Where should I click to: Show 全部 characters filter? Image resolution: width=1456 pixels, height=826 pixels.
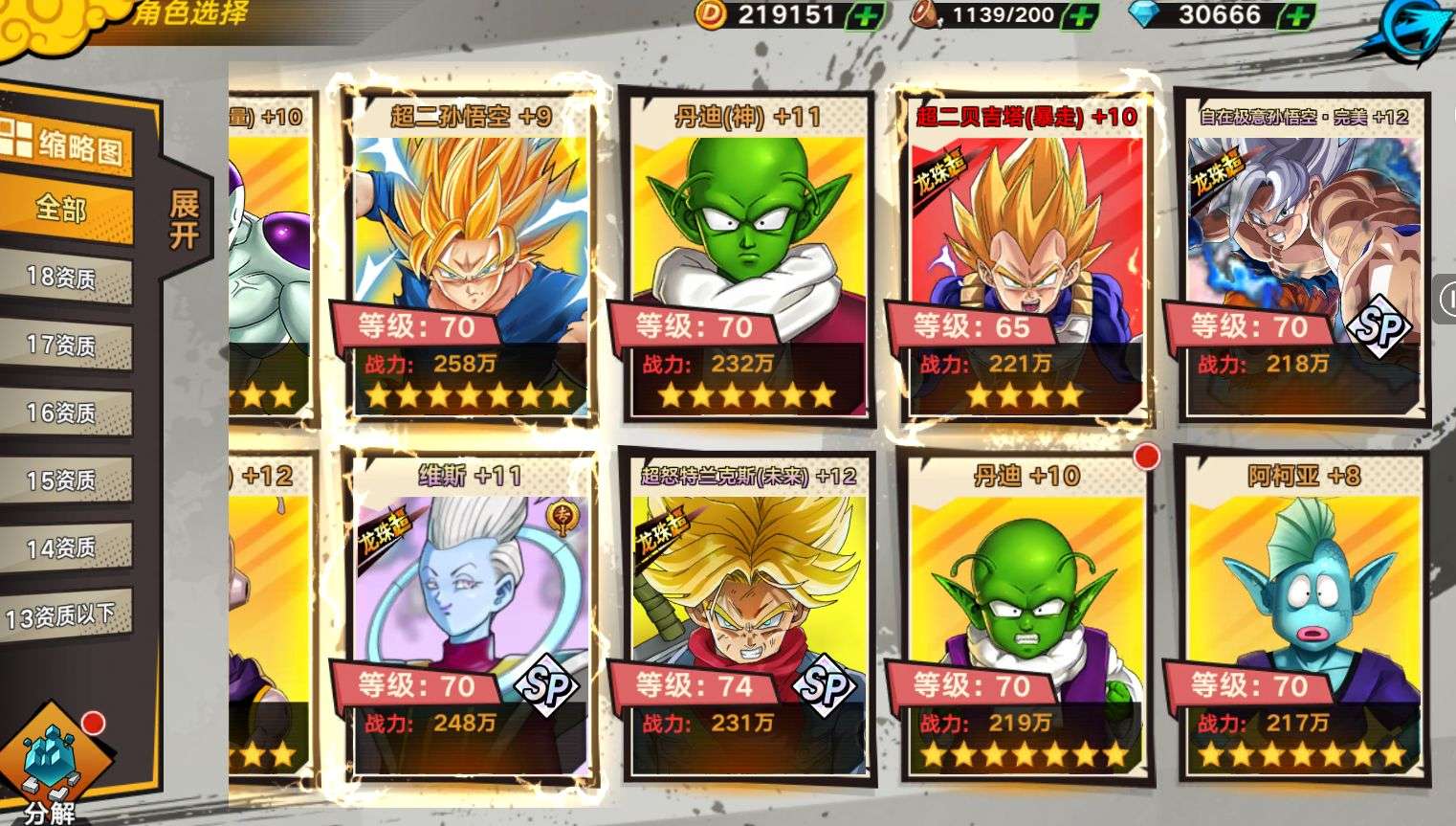(x=63, y=208)
